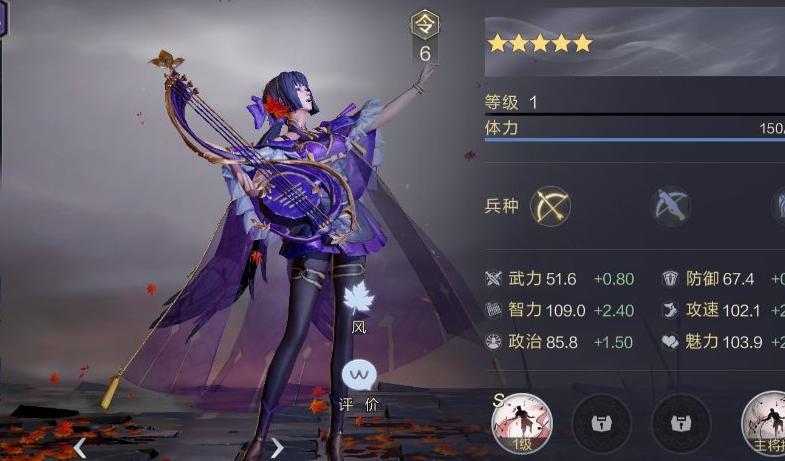Show the next hero with right arrow
Viewport: 785px width, 461px height.
pyautogui.click(x=278, y=448)
